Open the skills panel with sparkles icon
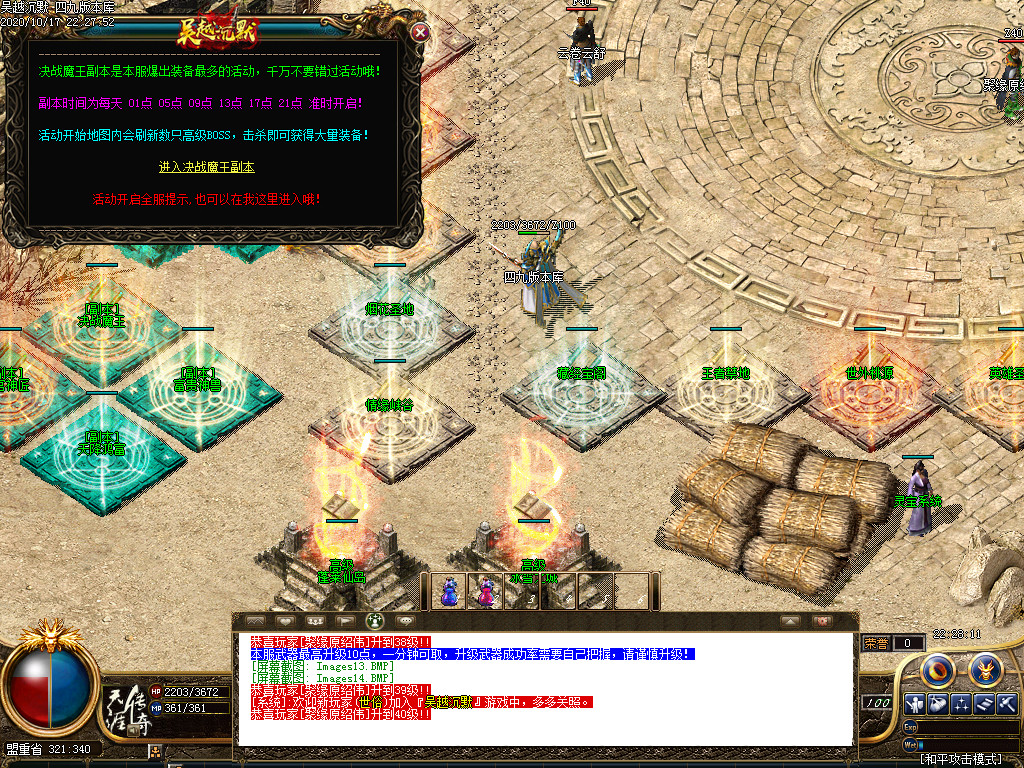1024x768 pixels. [961, 704]
